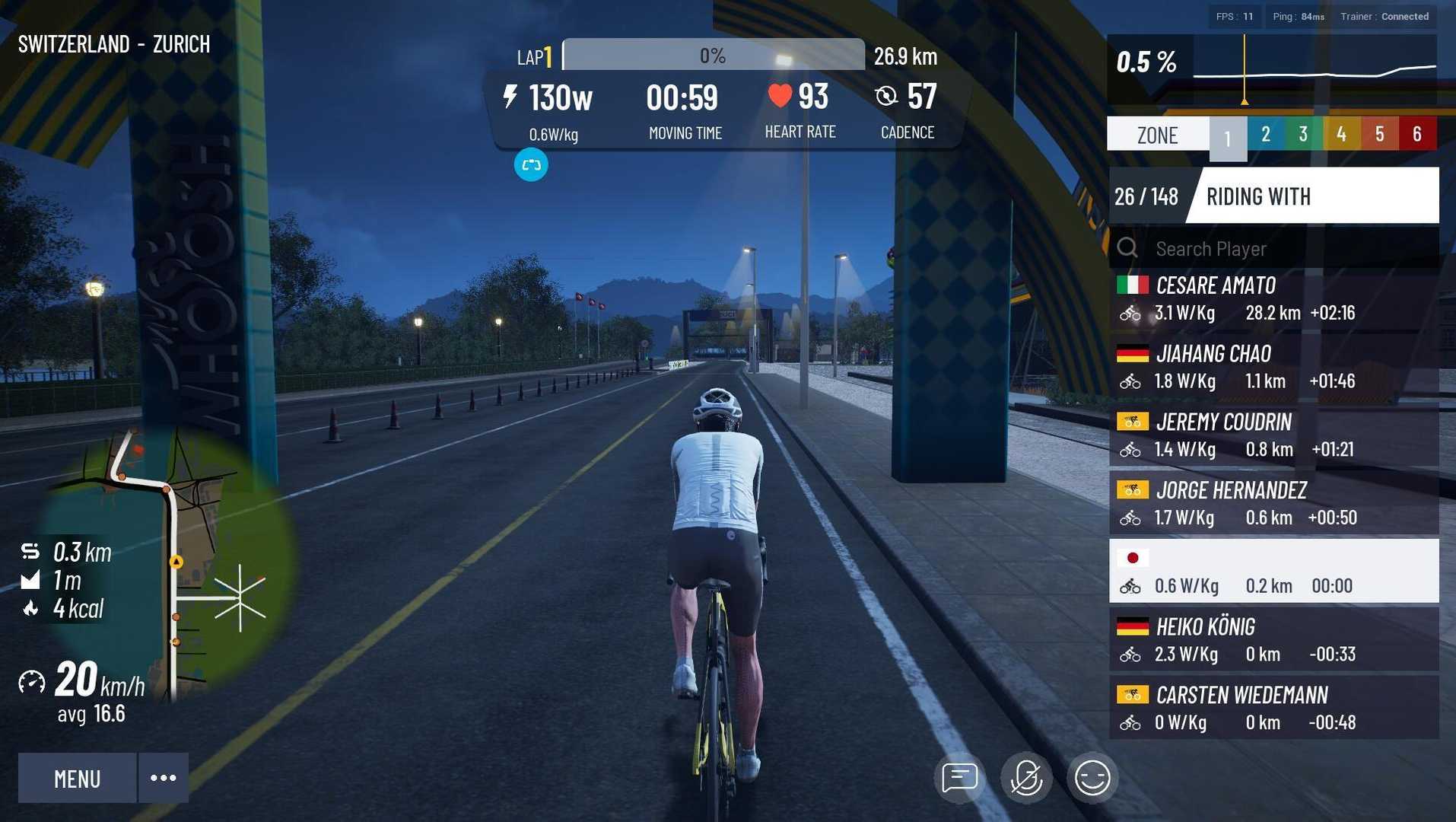Screen dimensions: 1456x822
Task: Open the MENU button
Action: coord(77,778)
